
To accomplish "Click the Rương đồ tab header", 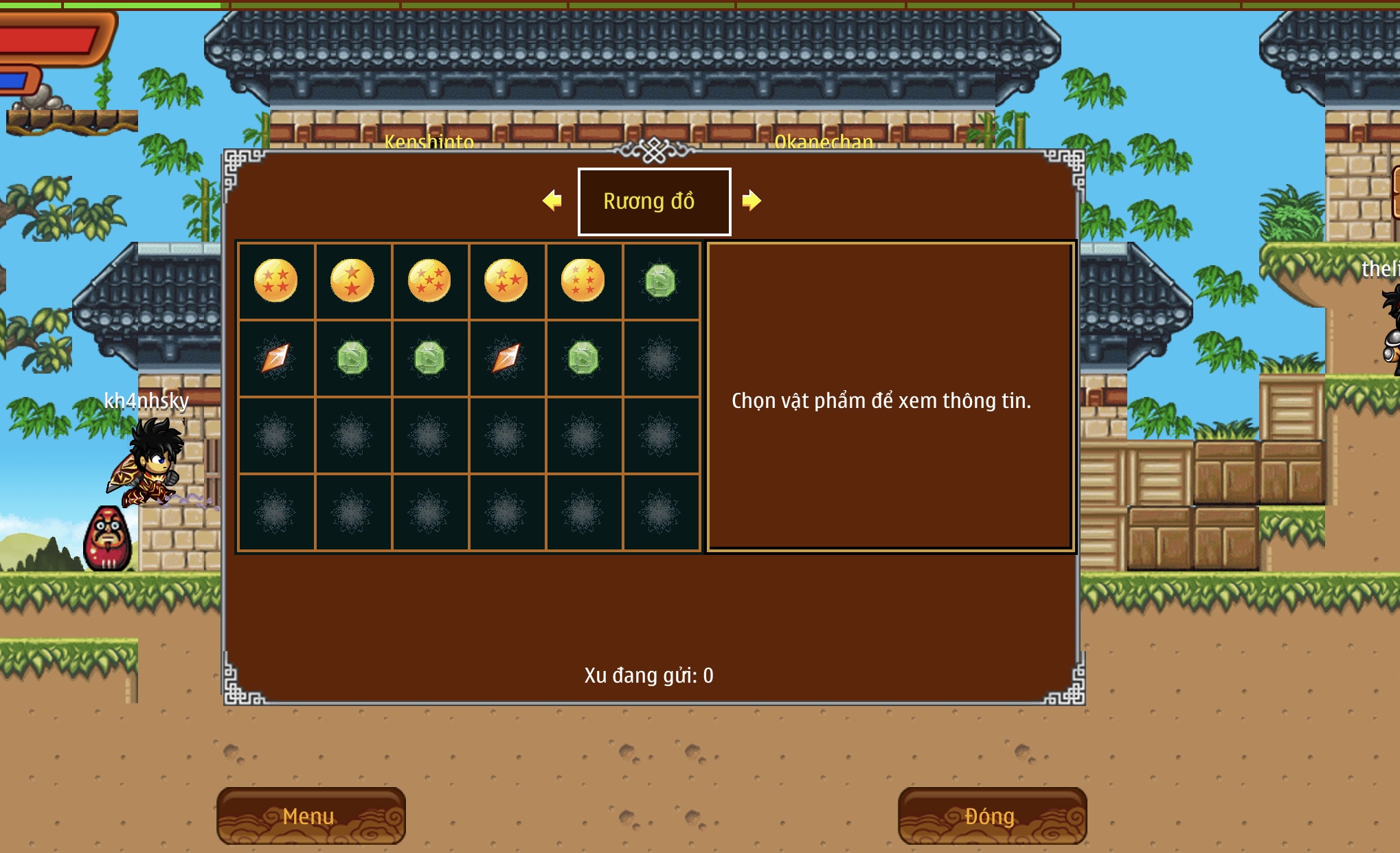I will [654, 201].
